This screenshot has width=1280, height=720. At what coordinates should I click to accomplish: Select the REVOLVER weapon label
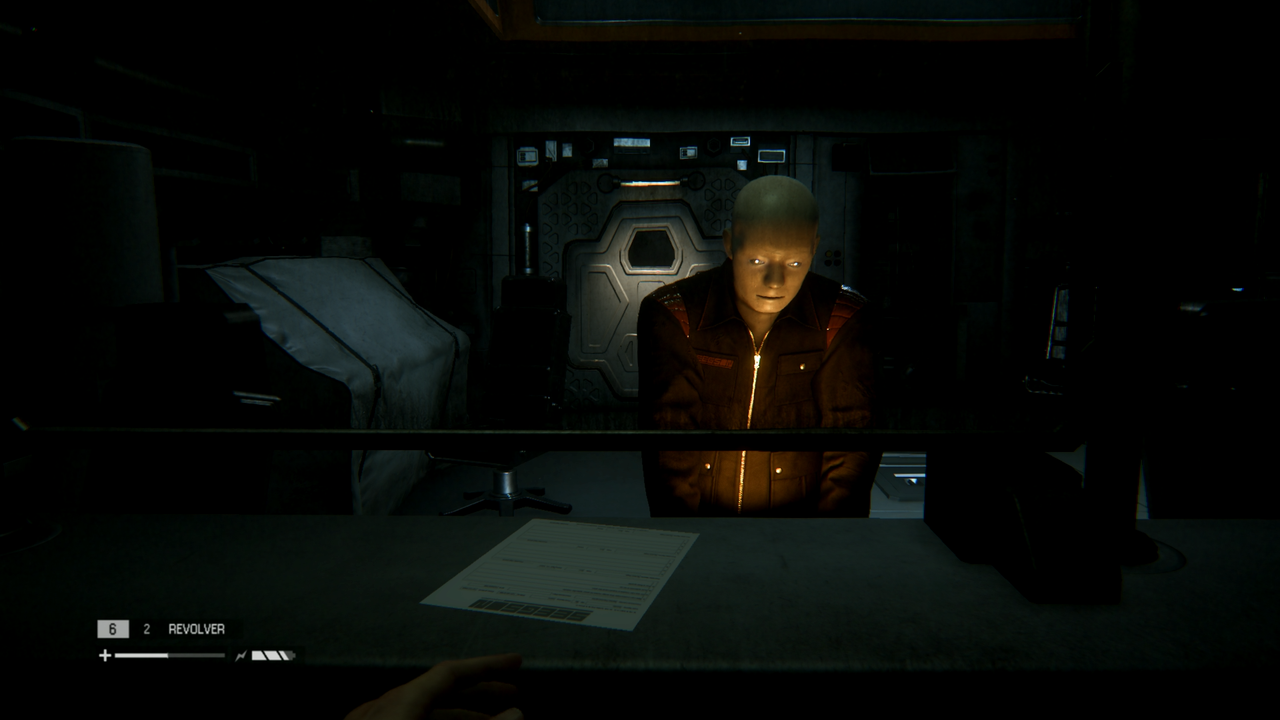coord(196,629)
